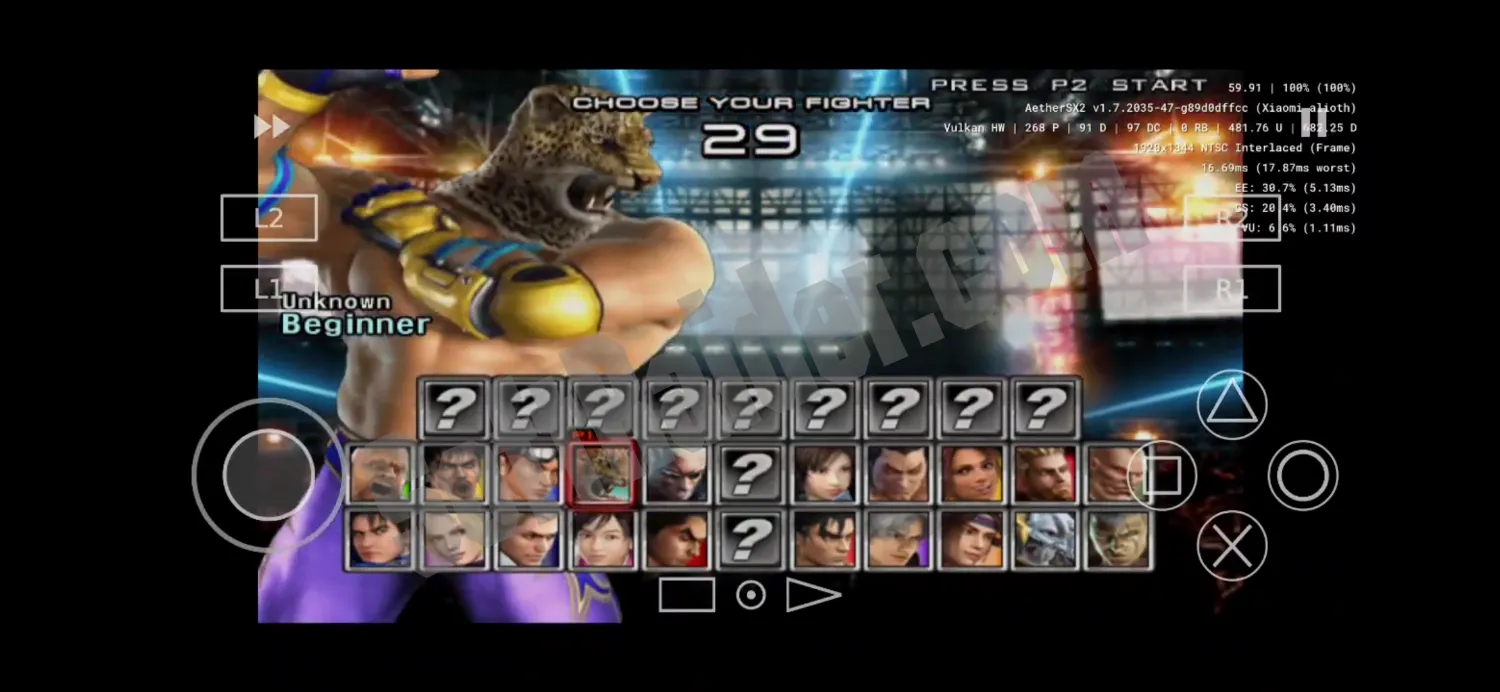This screenshot has height=692, width=1500.
Task: Select Bryan Fury's portrait
Action: click(1116, 540)
